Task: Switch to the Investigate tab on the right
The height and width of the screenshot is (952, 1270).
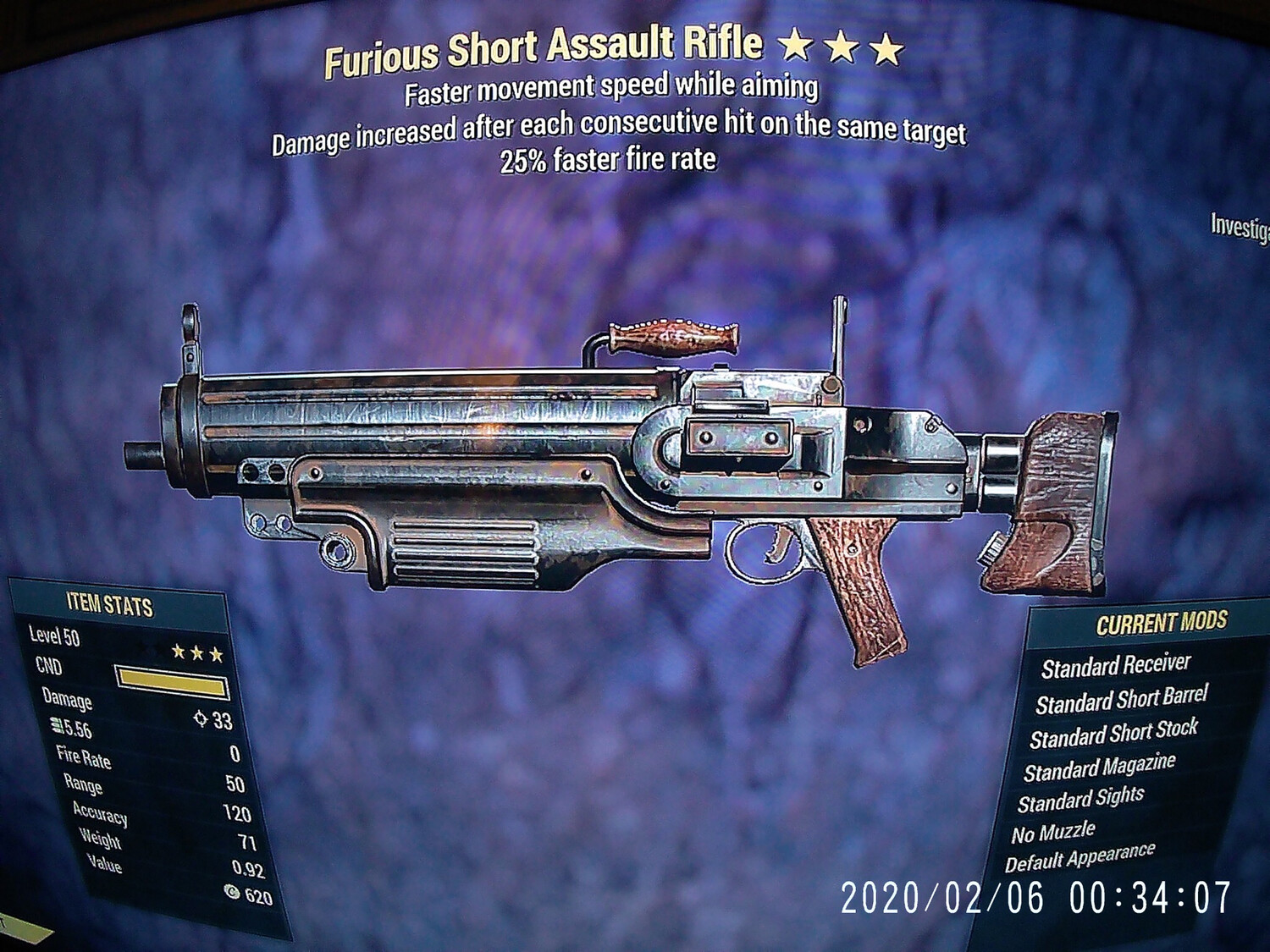Action: 1242,226
